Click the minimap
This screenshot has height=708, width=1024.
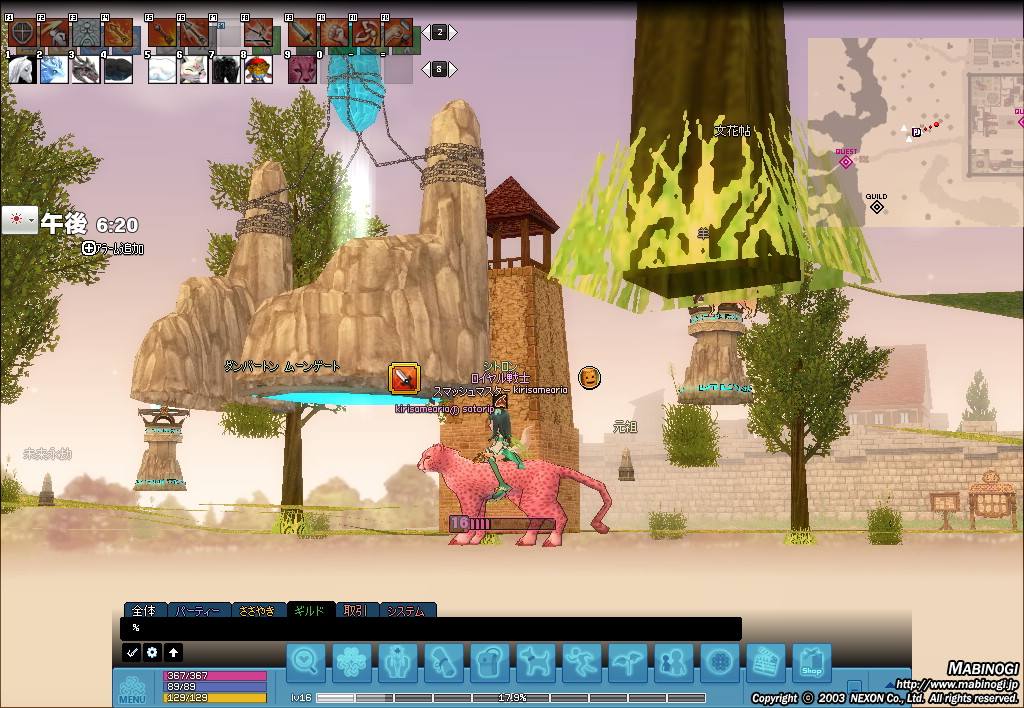click(915, 132)
